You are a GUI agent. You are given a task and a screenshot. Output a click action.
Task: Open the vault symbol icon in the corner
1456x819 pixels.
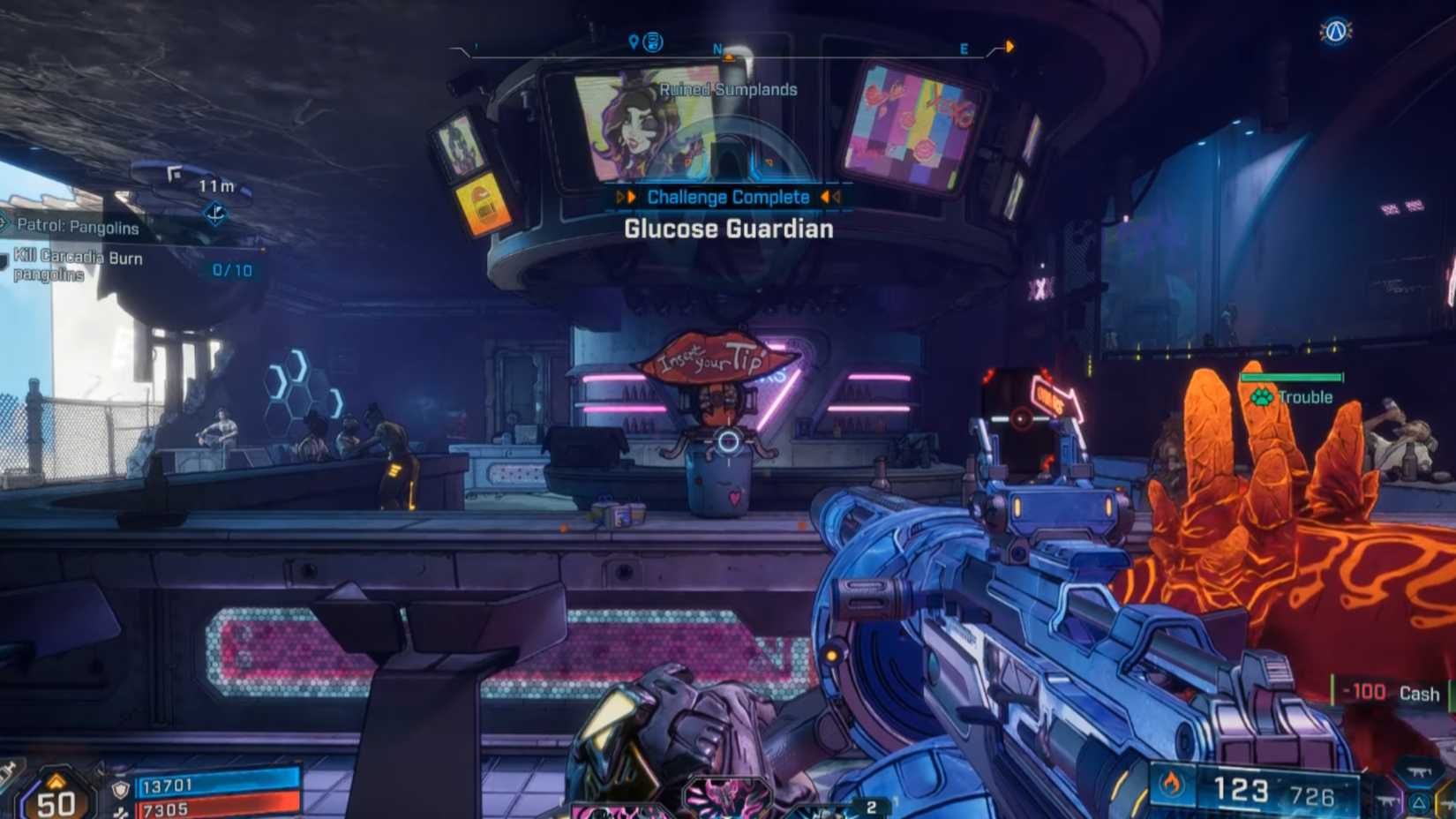[x=1335, y=32]
